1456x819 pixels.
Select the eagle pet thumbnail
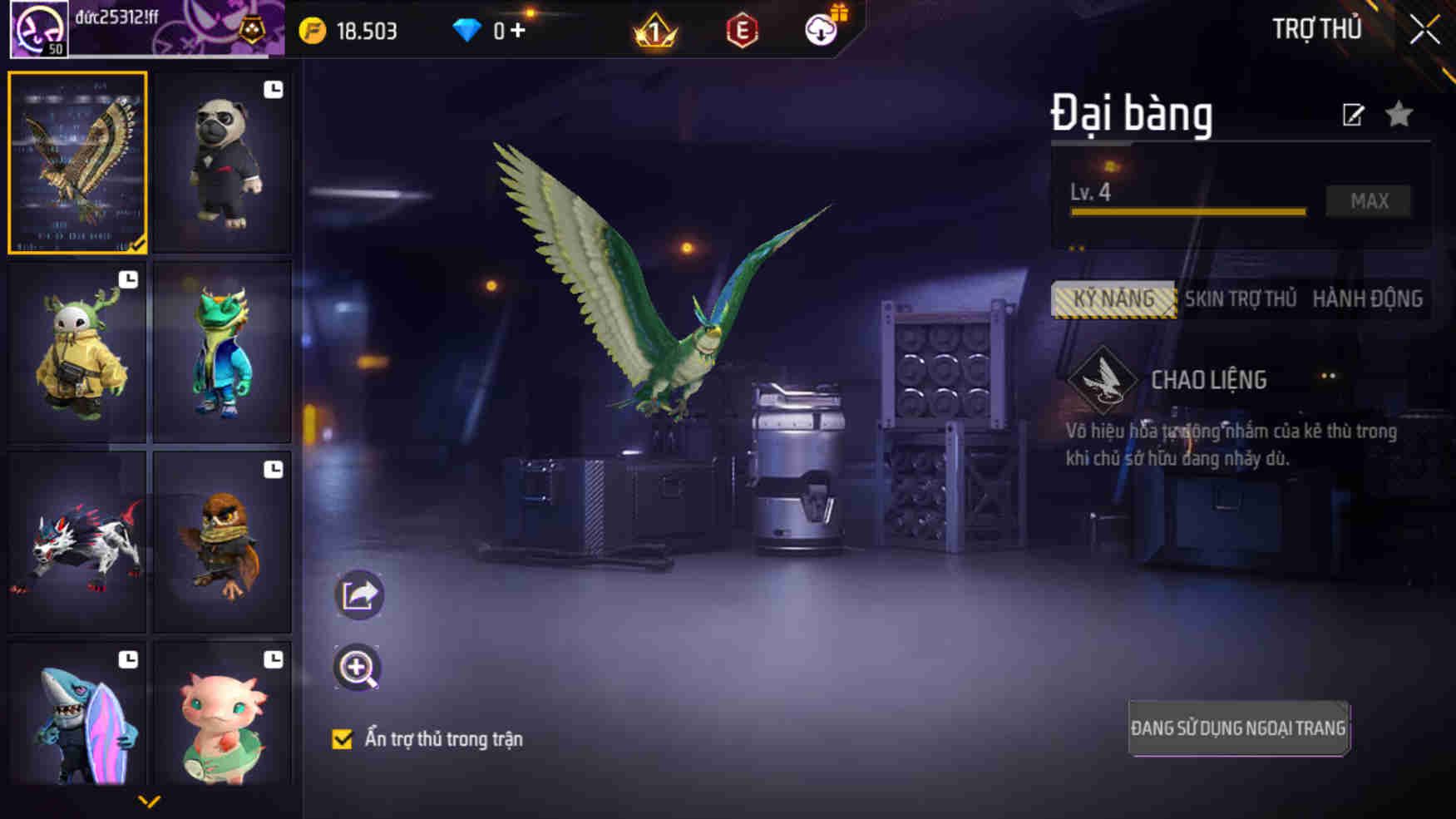pos(77,162)
